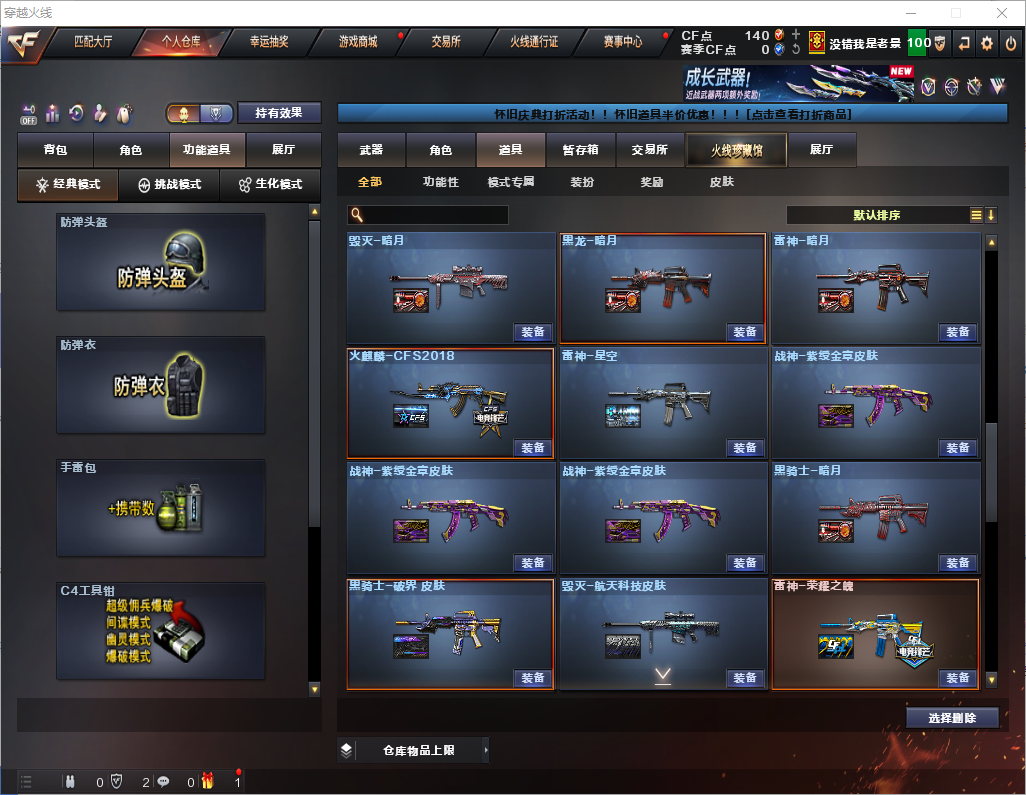This screenshot has height=795, width=1026.
Task: Open the 默认排序 sort dropdown
Action: pos(877,215)
